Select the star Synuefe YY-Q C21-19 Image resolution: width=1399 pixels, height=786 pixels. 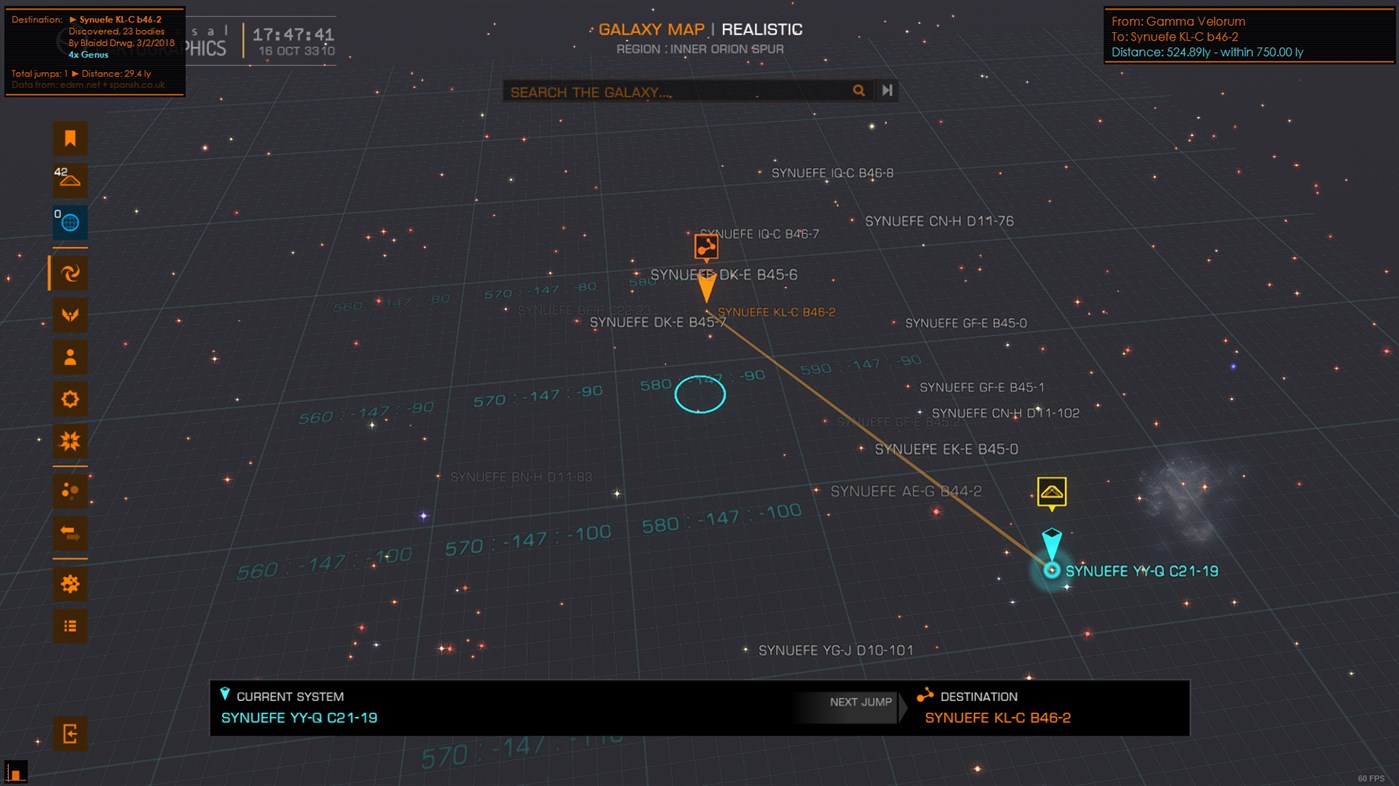1052,570
